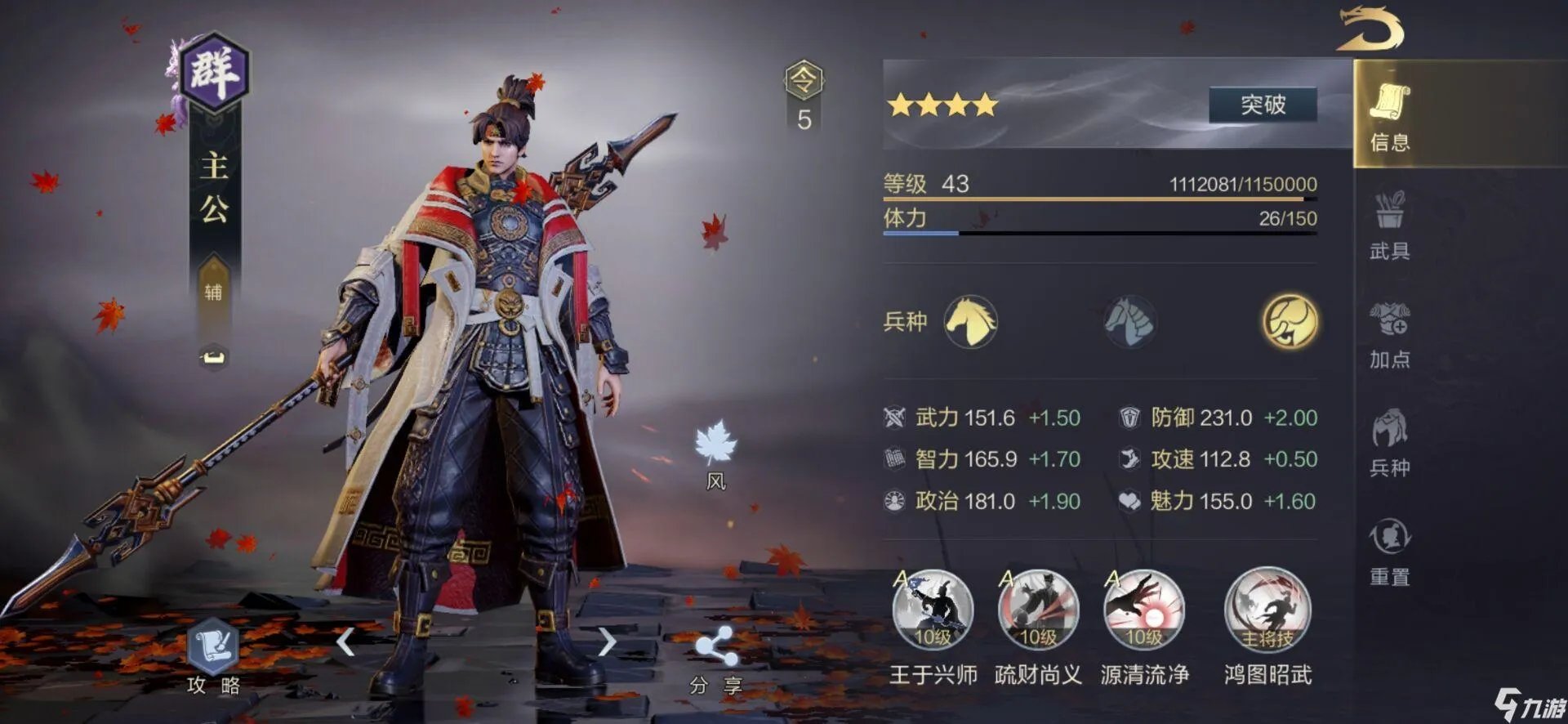Image resolution: width=1568 pixels, height=724 pixels.
Task: Select the golden horse troop icon
Action: click(x=970, y=321)
